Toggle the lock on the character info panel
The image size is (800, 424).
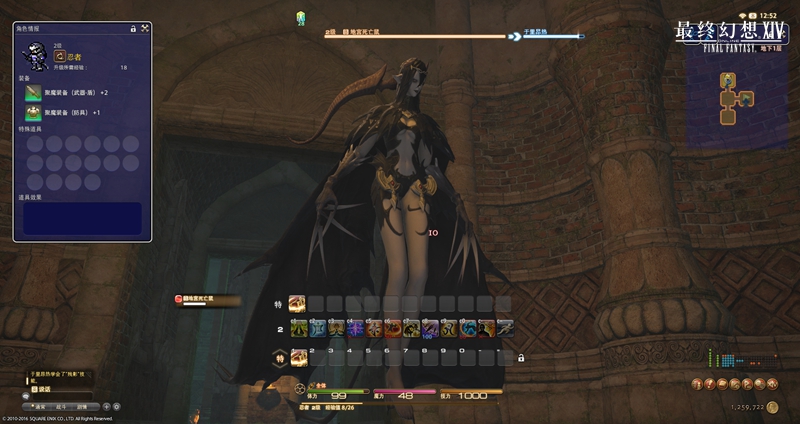(x=133, y=29)
